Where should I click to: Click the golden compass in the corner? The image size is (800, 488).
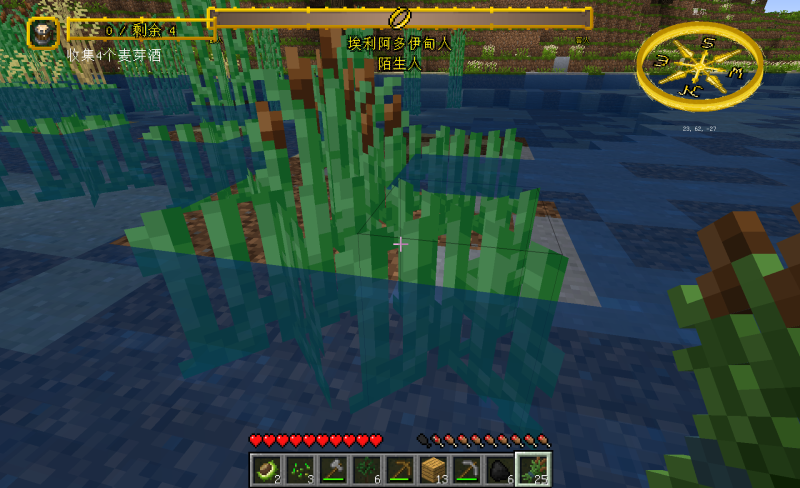point(699,65)
